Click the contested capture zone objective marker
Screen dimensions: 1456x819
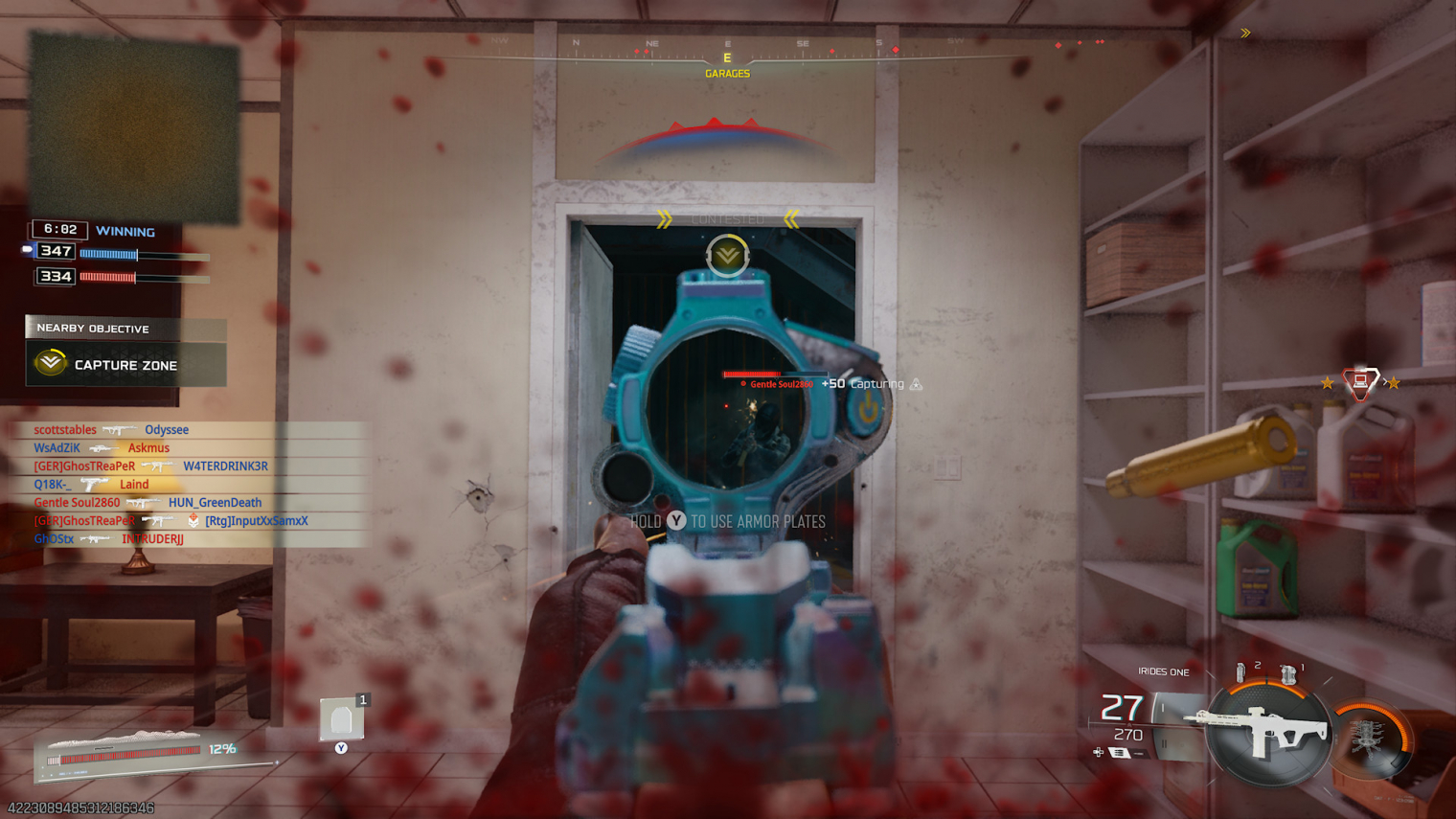(727, 256)
